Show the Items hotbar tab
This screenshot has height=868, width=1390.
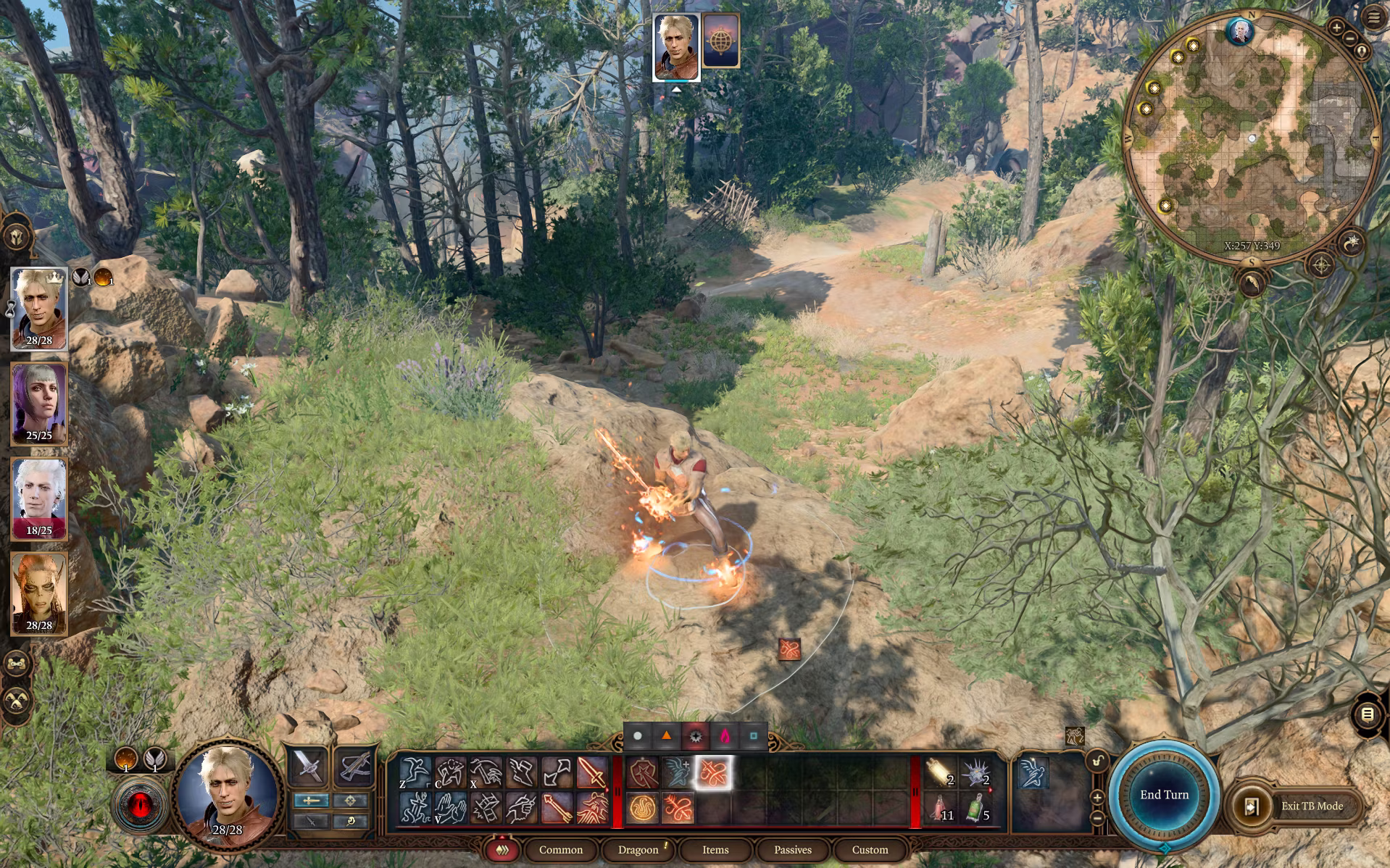click(x=715, y=850)
